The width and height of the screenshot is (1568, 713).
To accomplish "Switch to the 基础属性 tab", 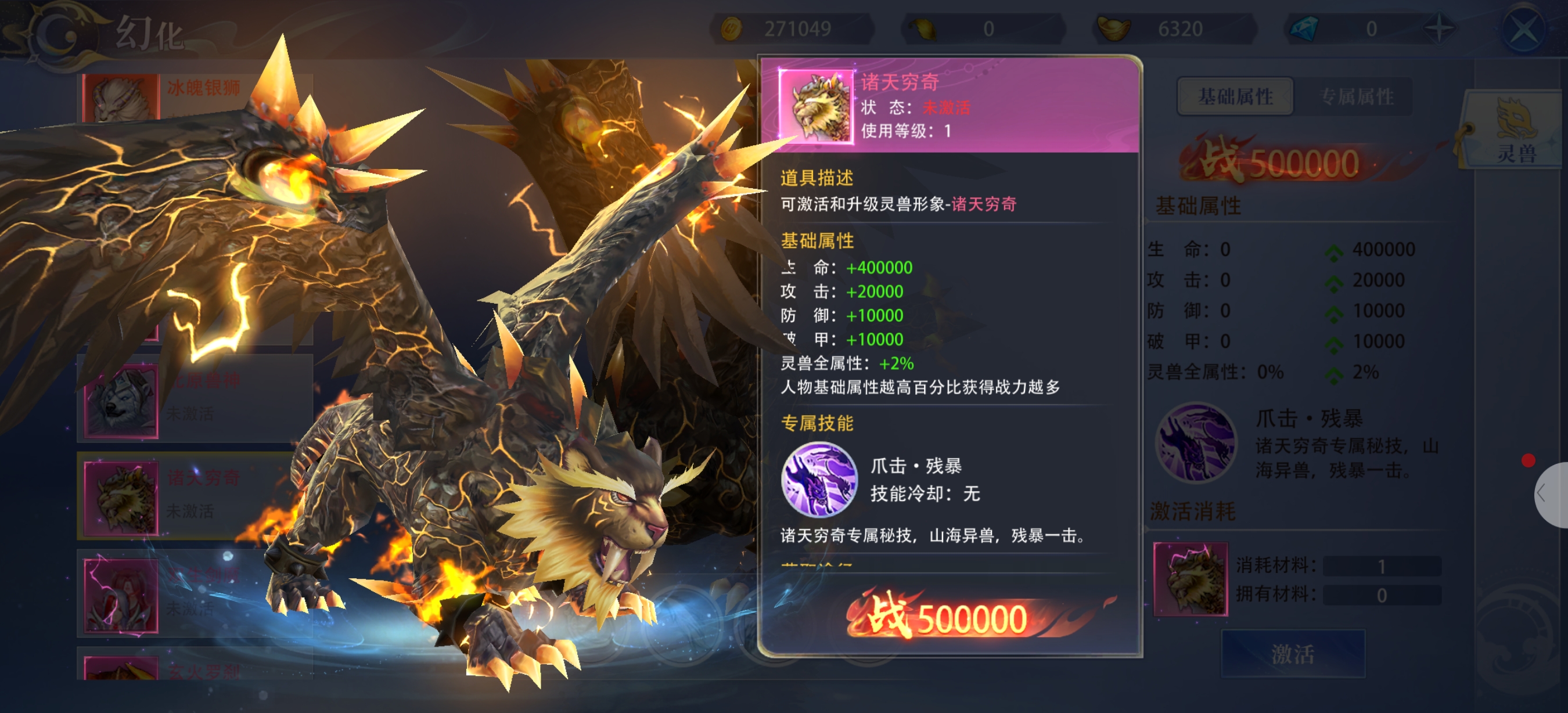I will [1235, 96].
